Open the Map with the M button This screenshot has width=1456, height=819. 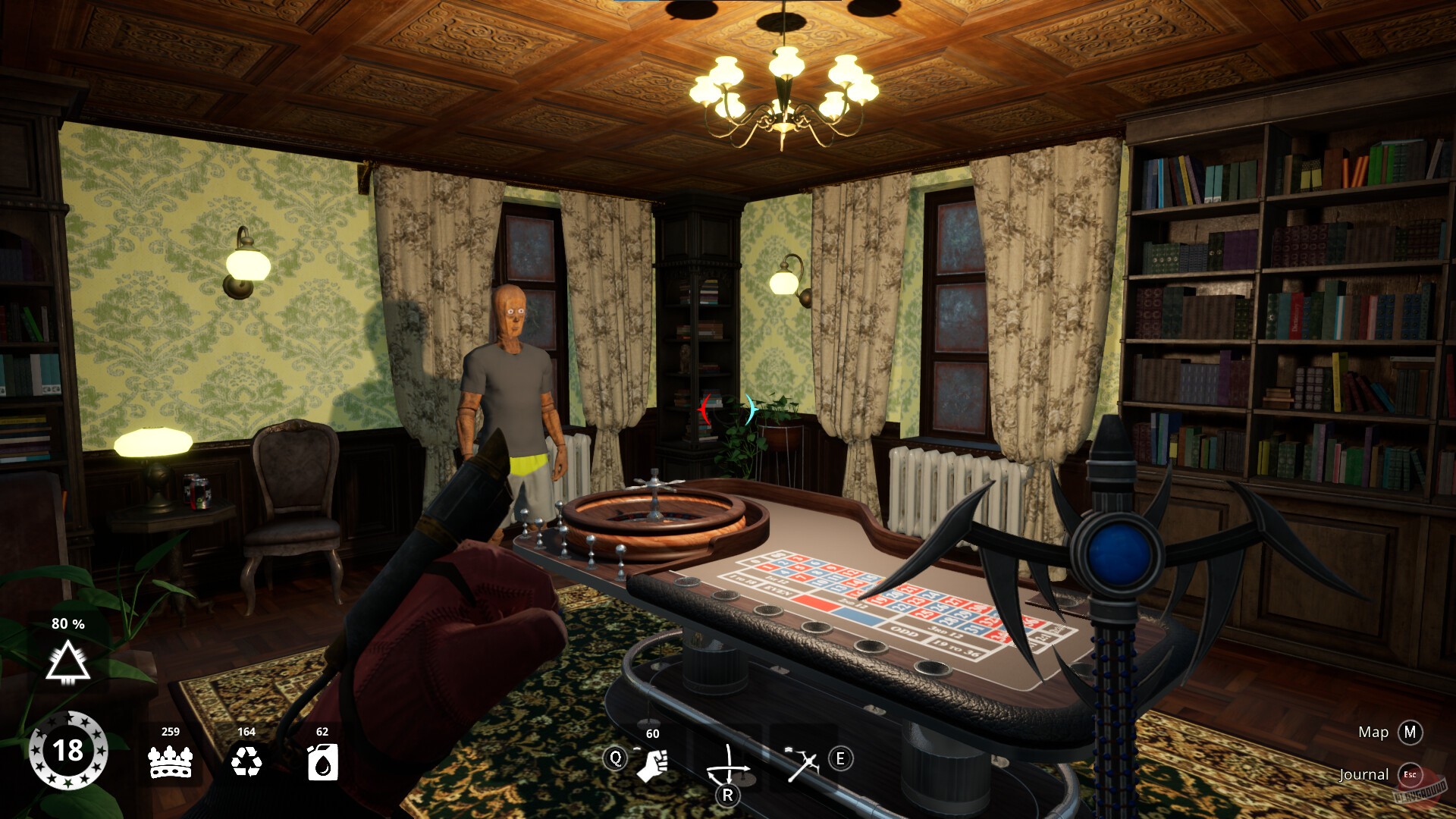[x=1410, y=733]
